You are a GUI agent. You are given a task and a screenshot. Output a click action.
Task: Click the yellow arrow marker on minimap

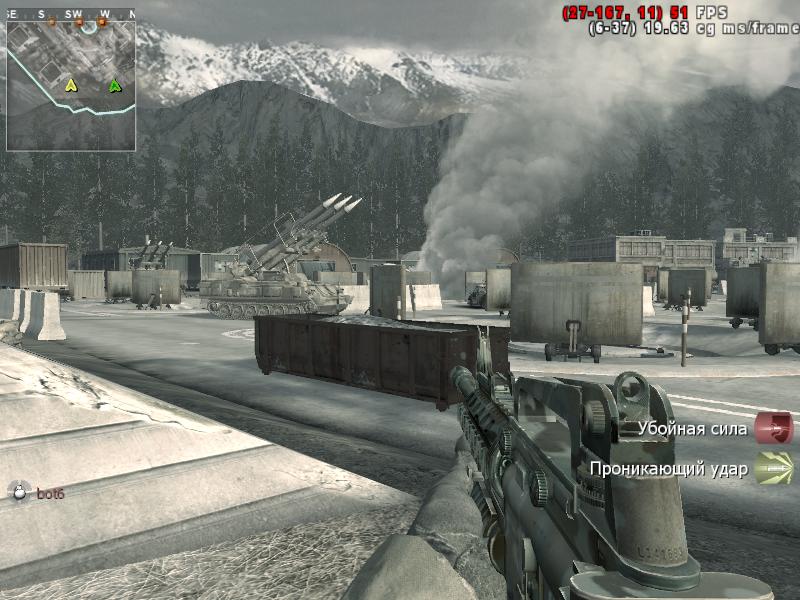71,86
